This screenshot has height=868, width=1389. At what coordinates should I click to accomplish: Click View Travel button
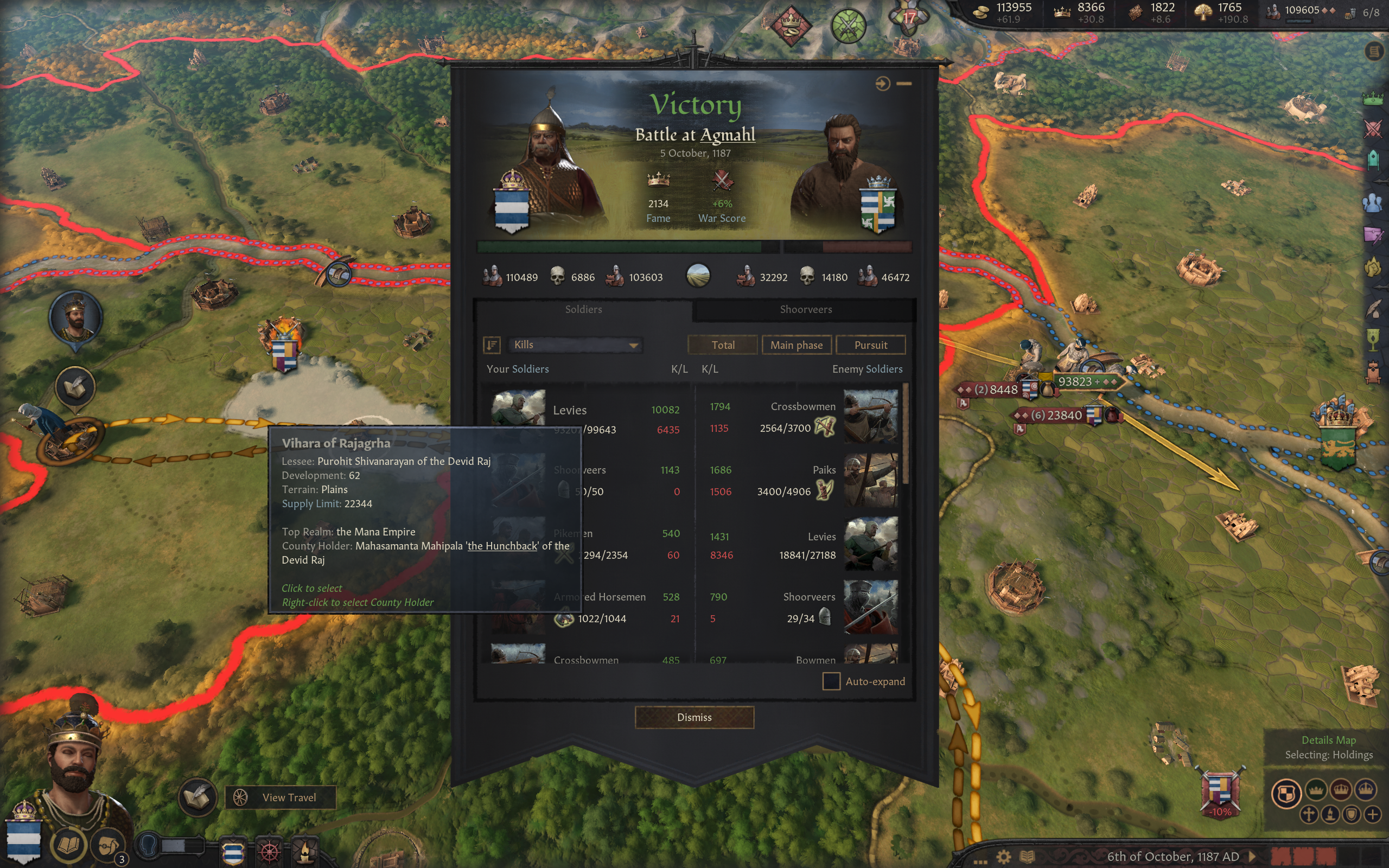281,797
